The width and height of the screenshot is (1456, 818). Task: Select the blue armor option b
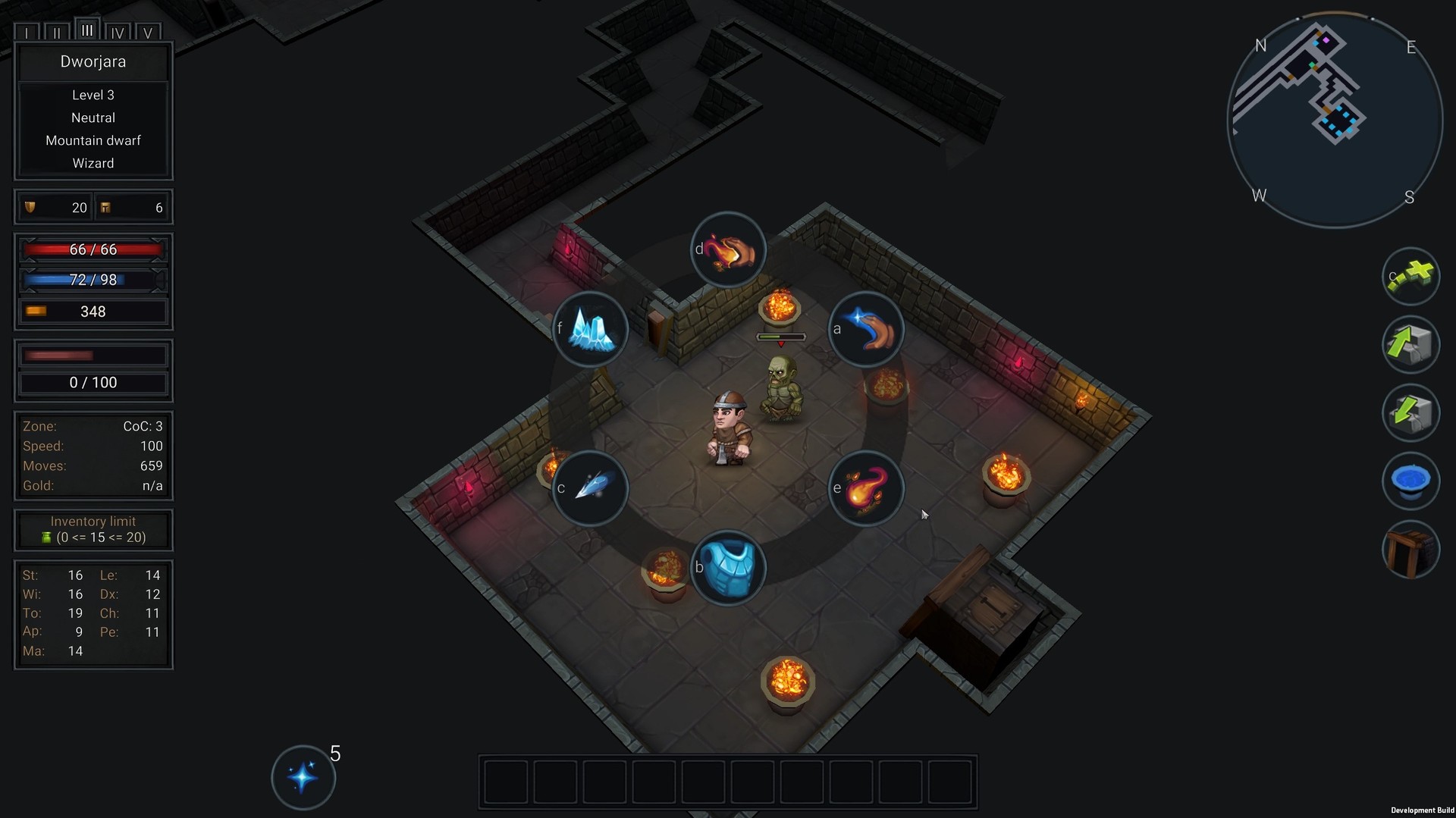729,567
